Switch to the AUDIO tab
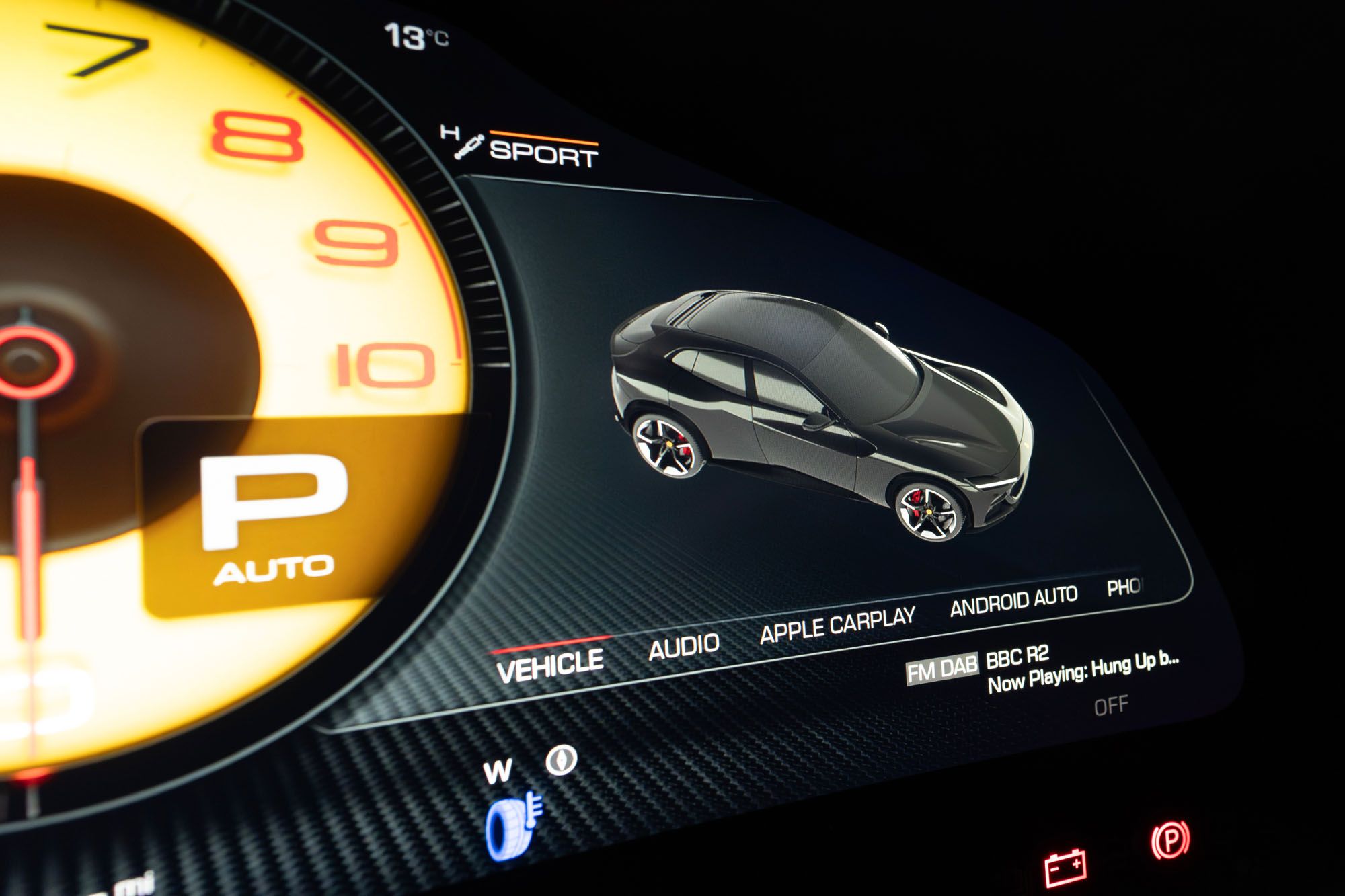1345x896 pixels. point(684,646)
